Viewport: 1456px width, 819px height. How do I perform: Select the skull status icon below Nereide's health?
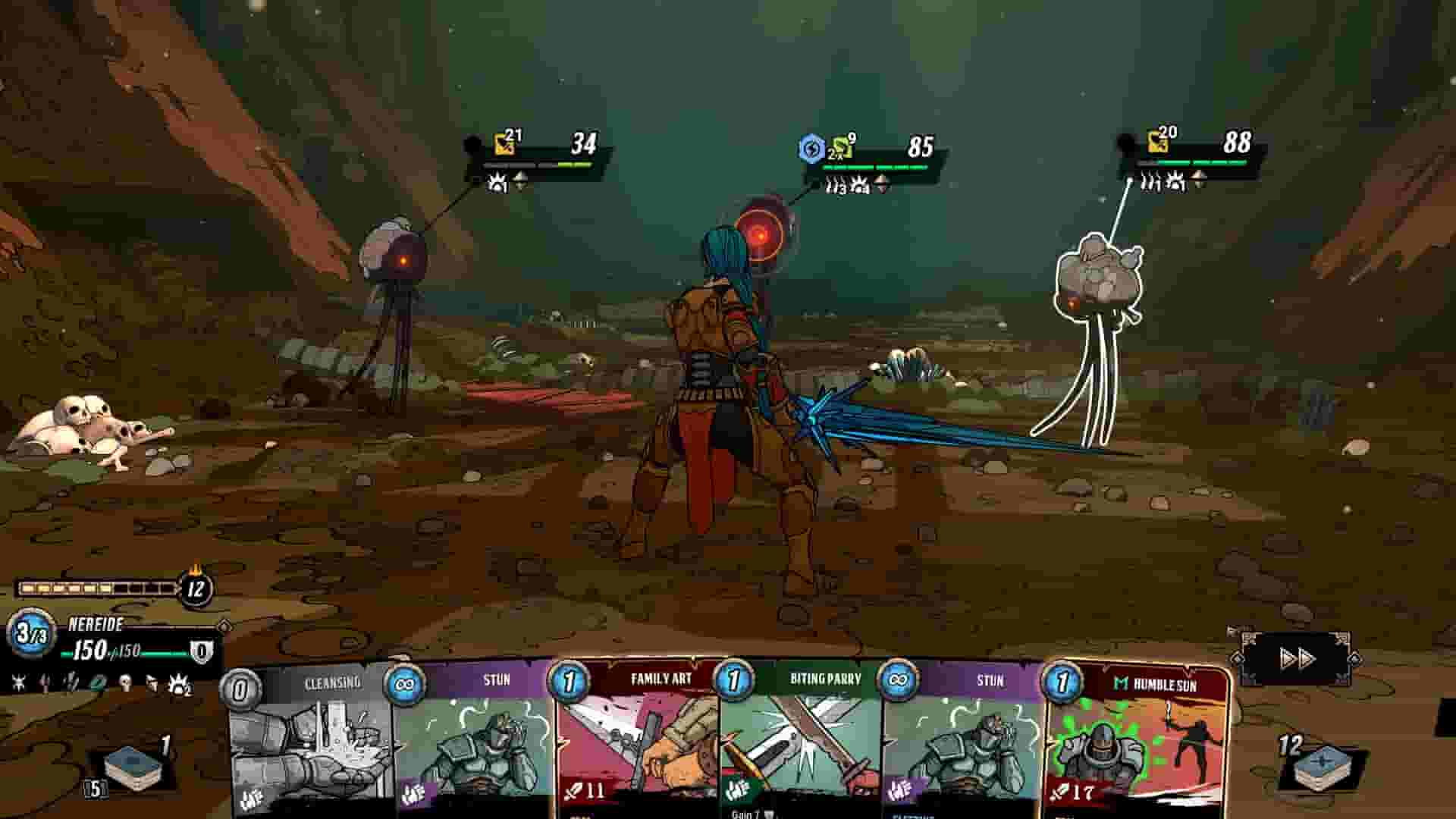(124, 682)
